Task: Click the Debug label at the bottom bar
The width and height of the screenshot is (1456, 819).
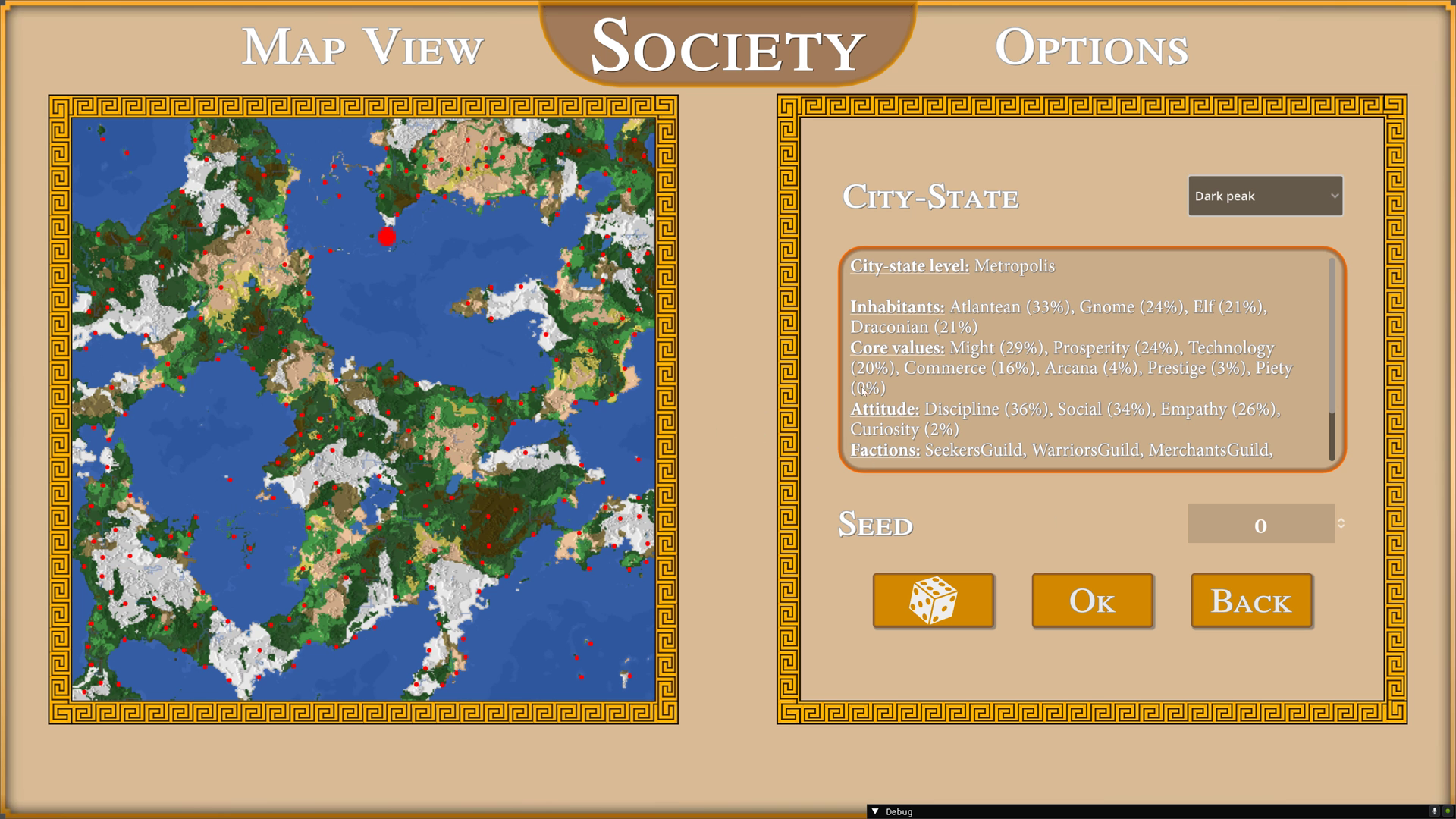Action: 899,811
